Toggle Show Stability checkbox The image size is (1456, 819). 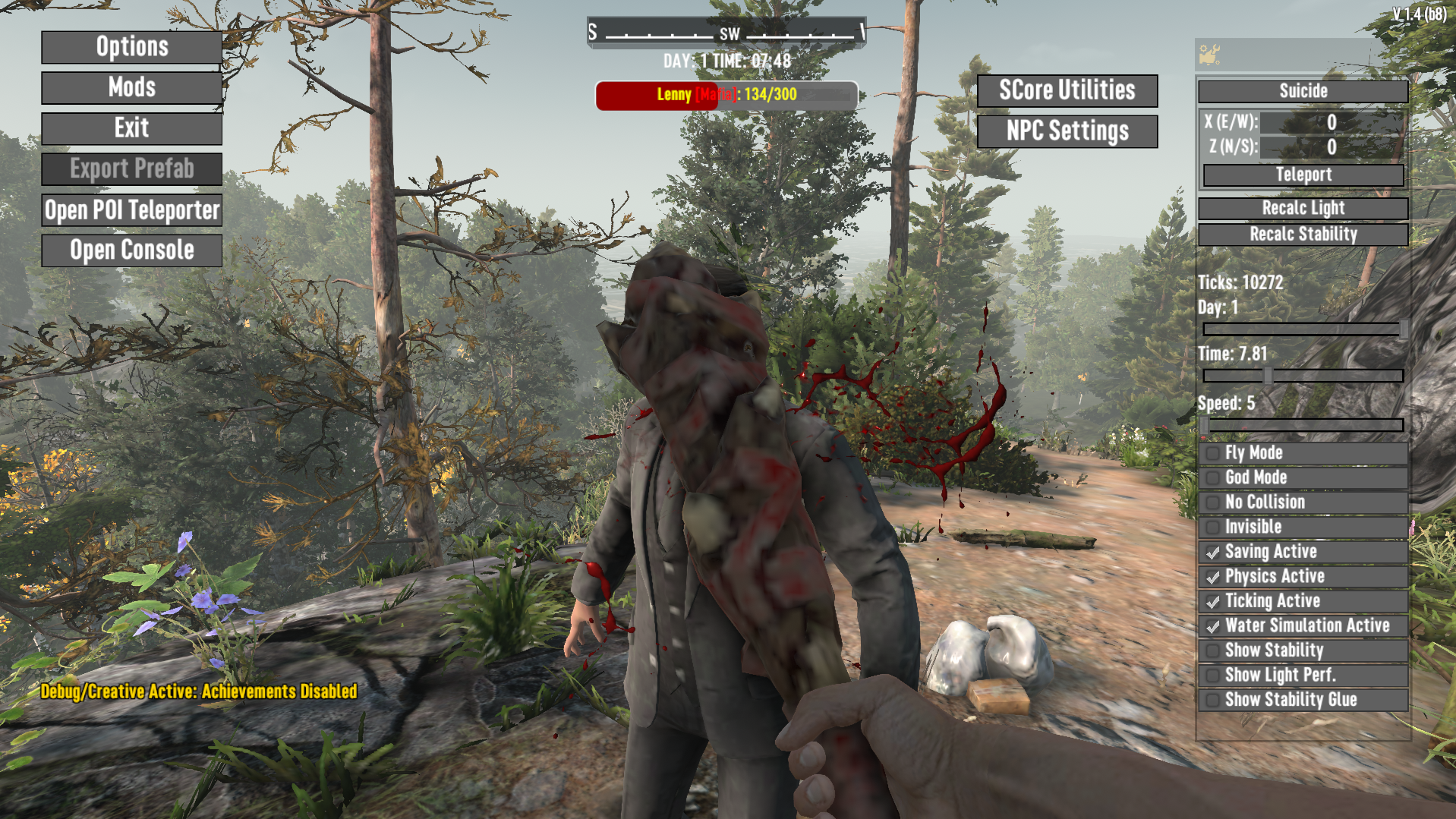pos(1213,650)
